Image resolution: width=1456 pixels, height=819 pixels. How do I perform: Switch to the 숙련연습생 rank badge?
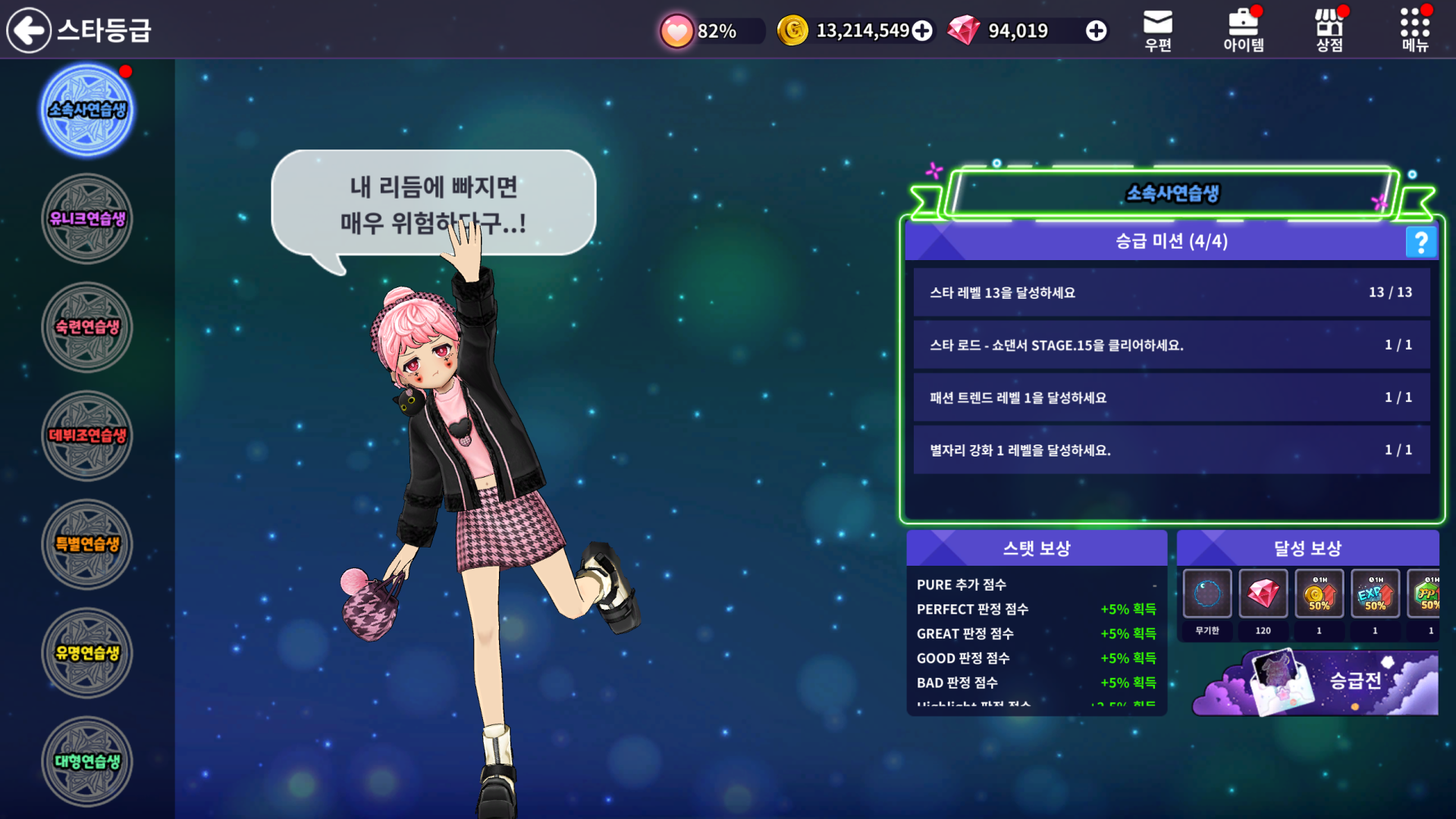click(x=87, y=328)
